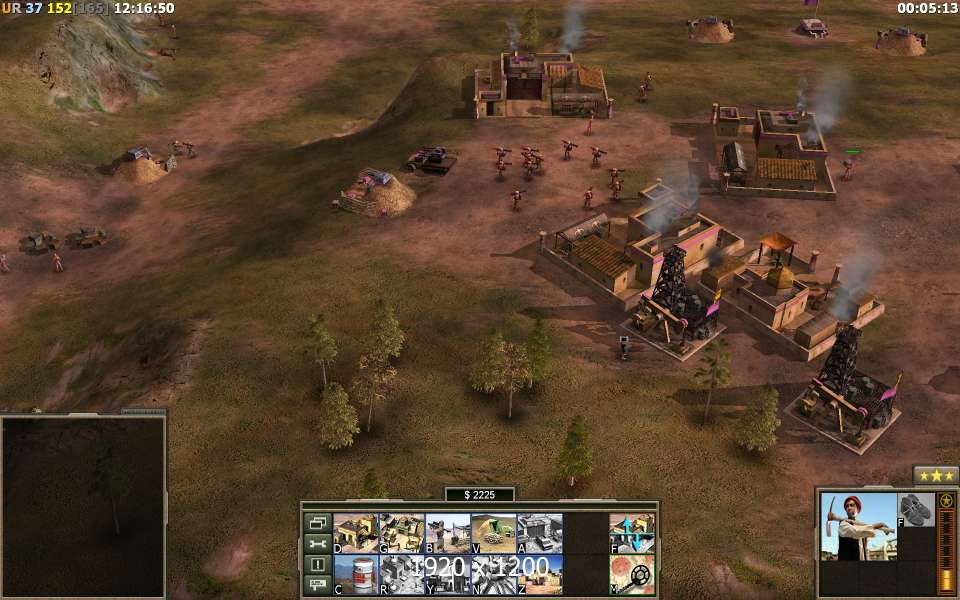Image resolution: width=960 pixels, height=600 pixels.
Task: Select the greyed-out building icon marked R
Action: (401, 574)
